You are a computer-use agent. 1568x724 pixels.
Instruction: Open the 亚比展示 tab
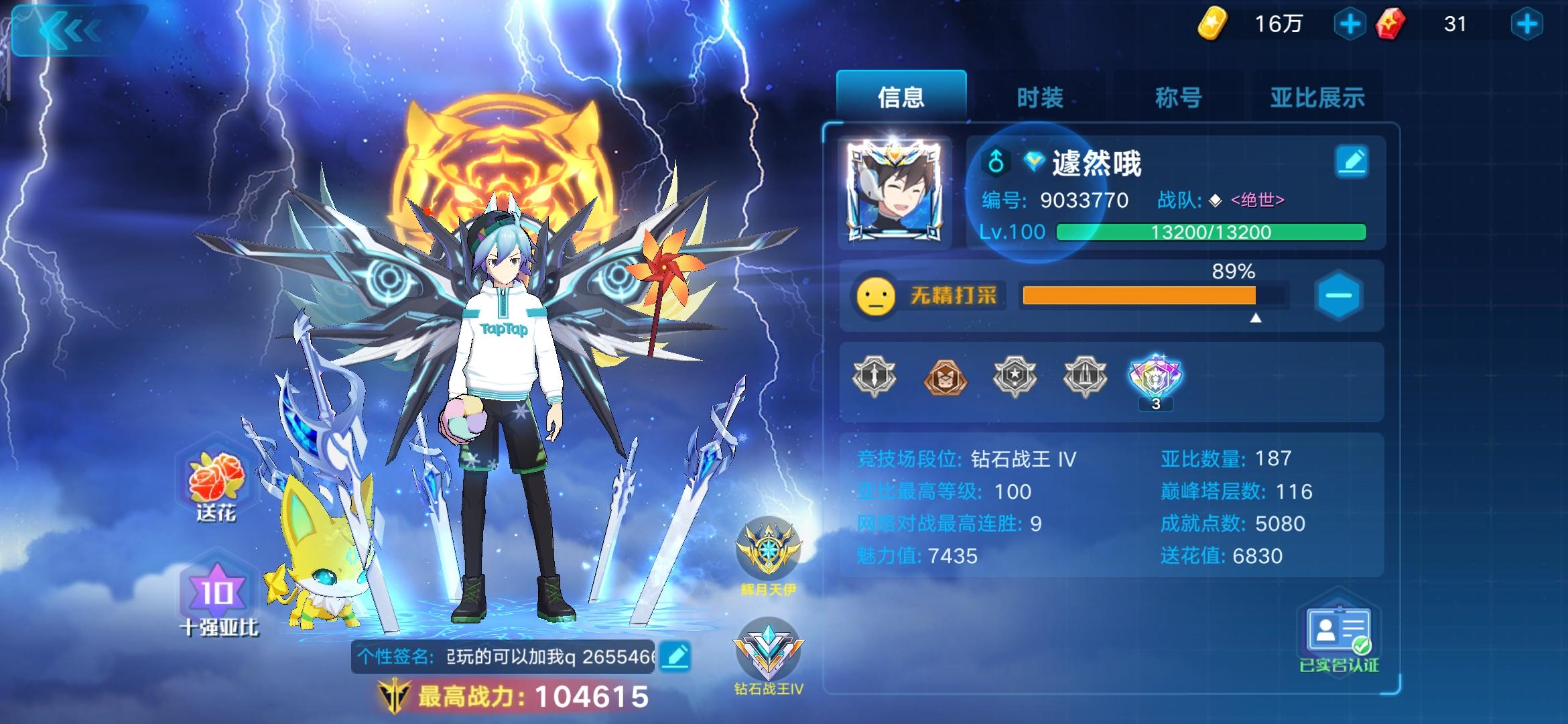click(1315, 96)
